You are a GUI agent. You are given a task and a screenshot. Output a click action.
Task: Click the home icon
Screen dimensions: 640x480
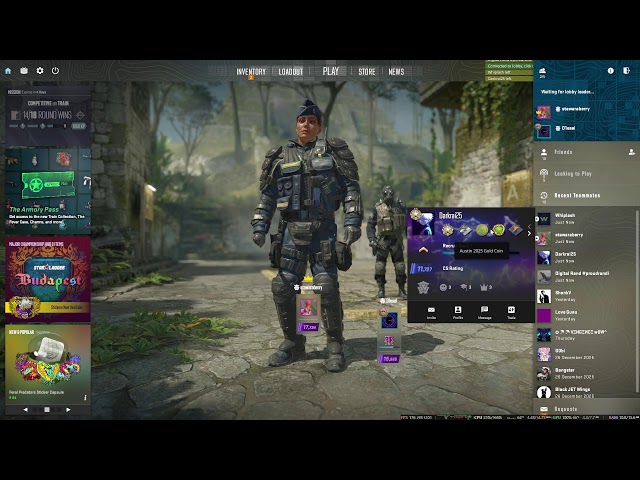[9, 71]
